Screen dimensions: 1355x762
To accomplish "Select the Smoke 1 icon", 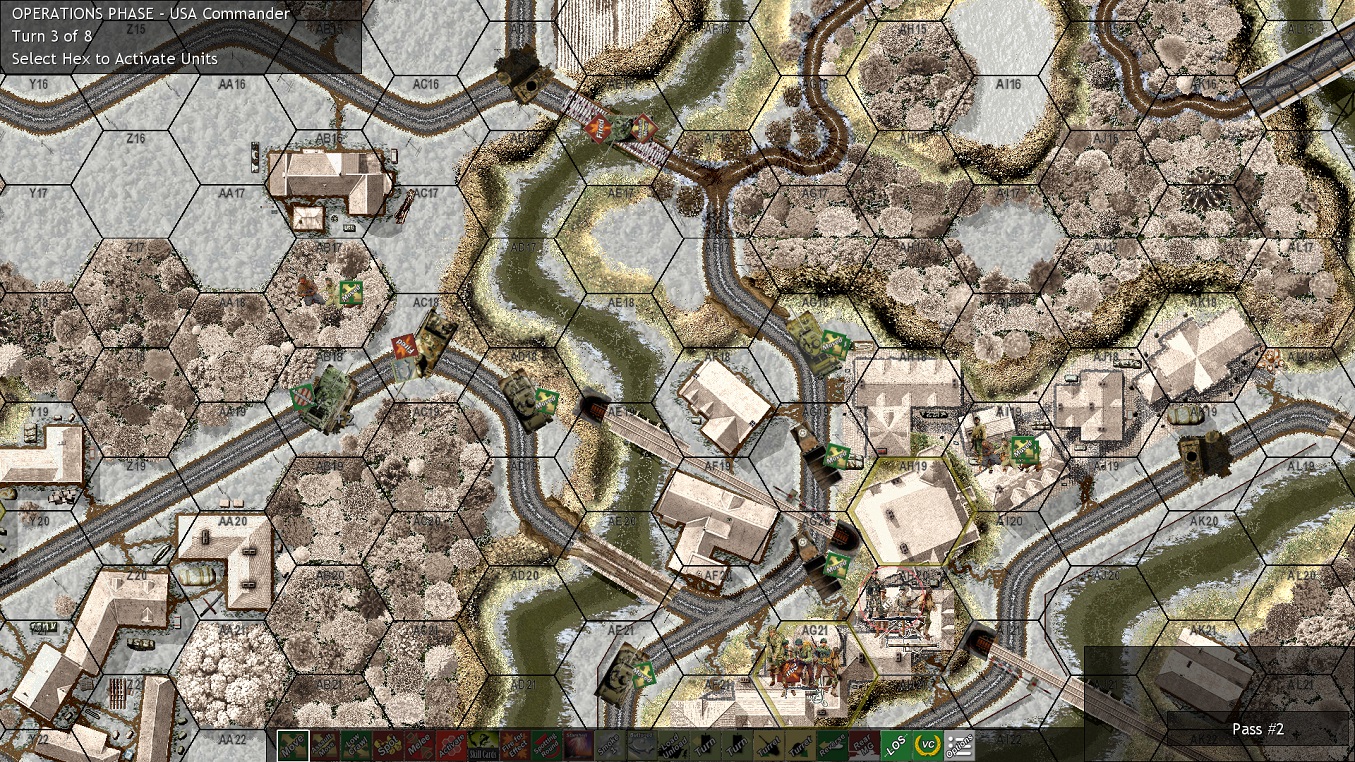I will 609,746.
